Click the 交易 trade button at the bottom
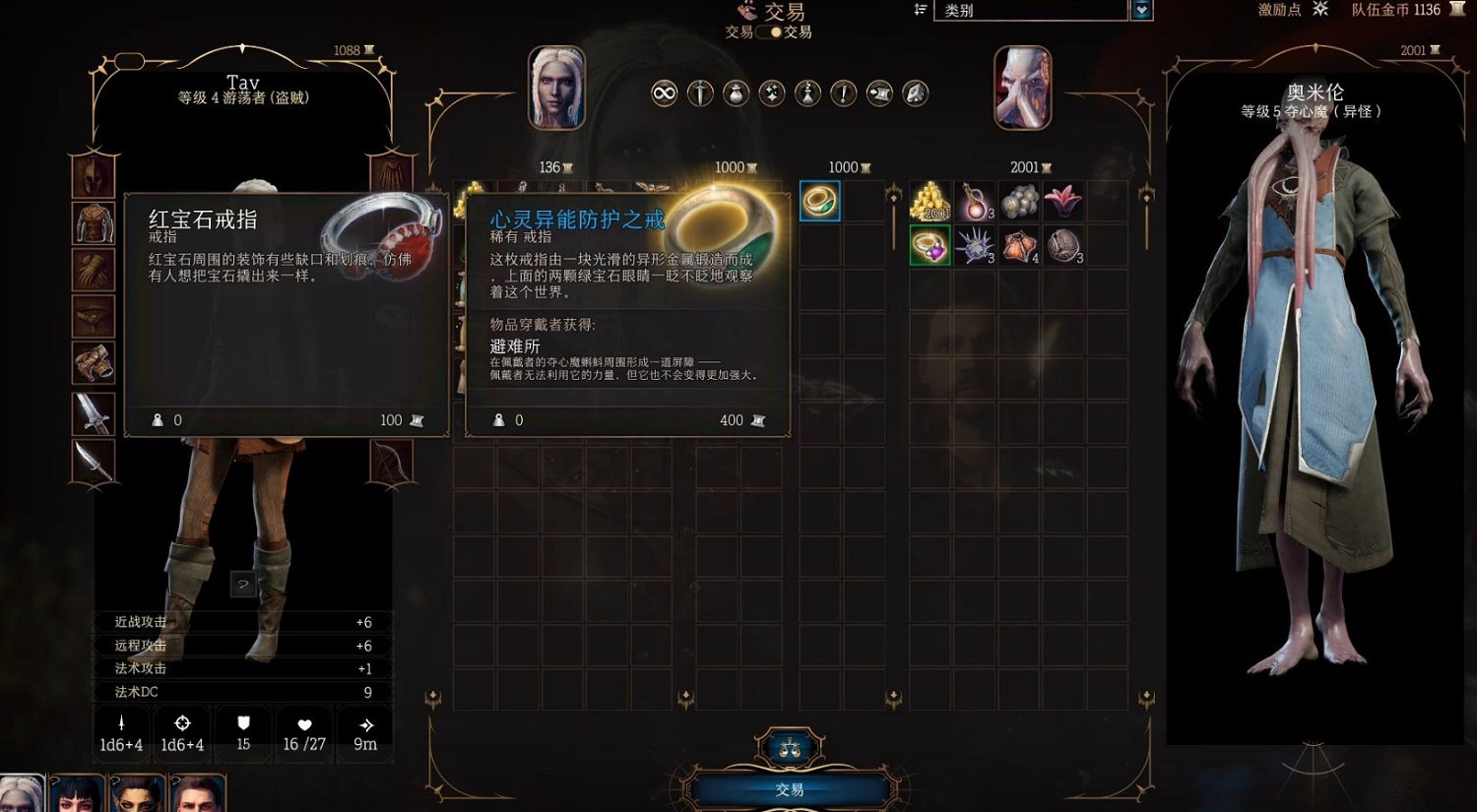This screenshot has width=1477, height=812. [x=789, y=787]
